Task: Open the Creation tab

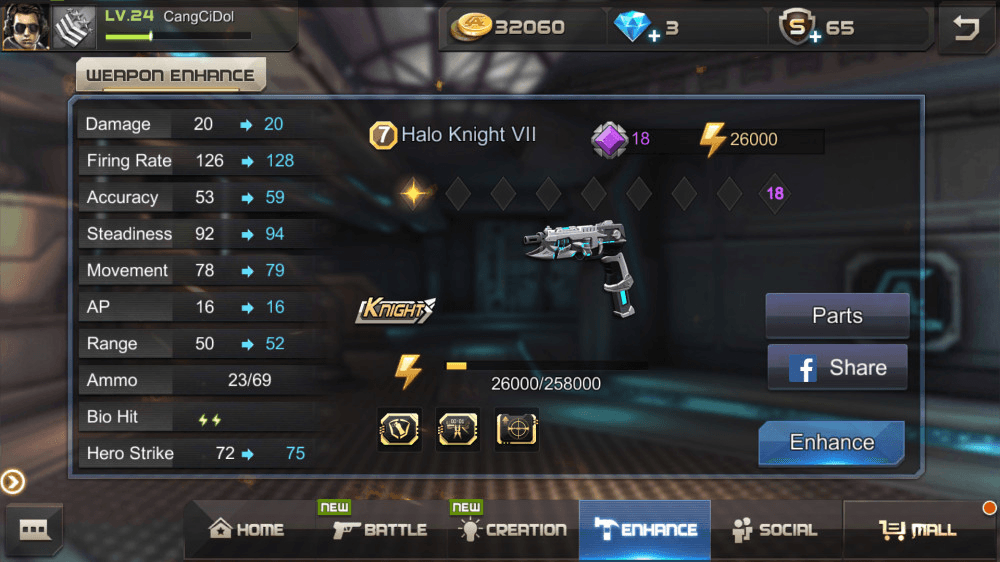Action: pos(512,530)
